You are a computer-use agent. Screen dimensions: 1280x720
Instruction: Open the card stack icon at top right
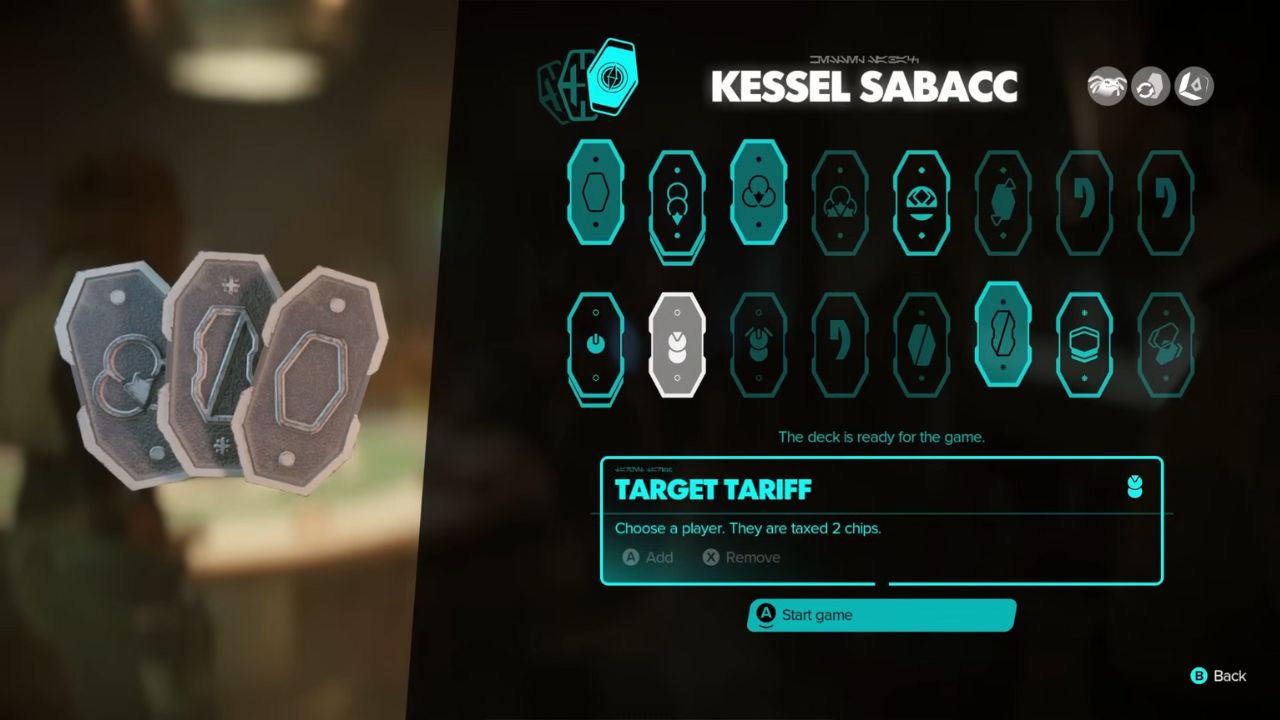tap(1193, 87)
